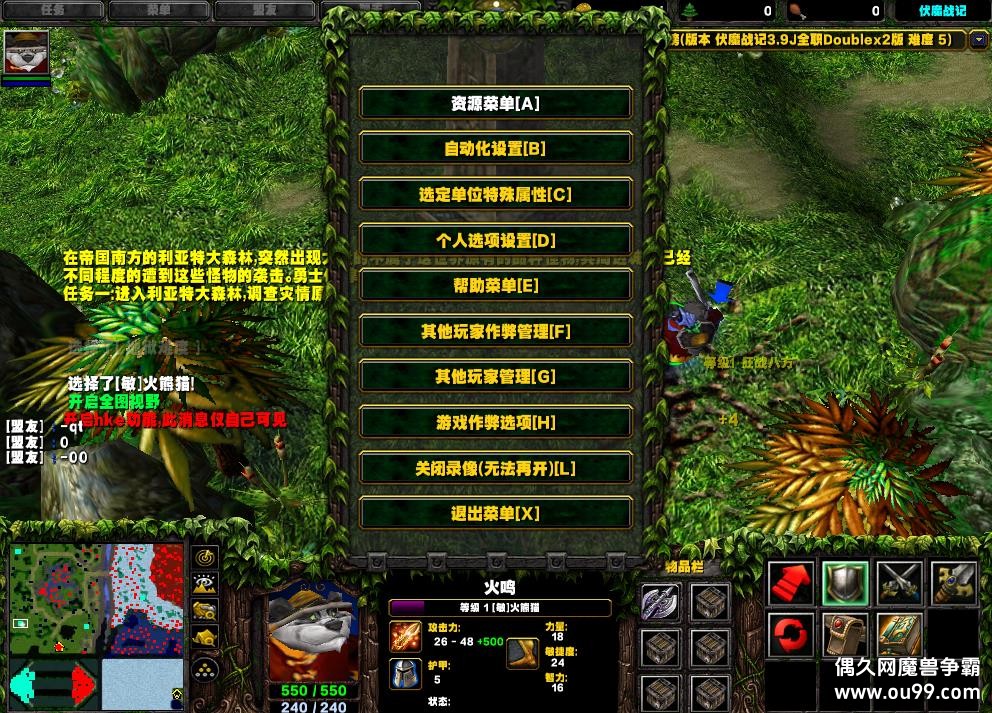The image size is (992, 713).
Task: Select the axe item in inventory
Action: (x=660, y=602)
